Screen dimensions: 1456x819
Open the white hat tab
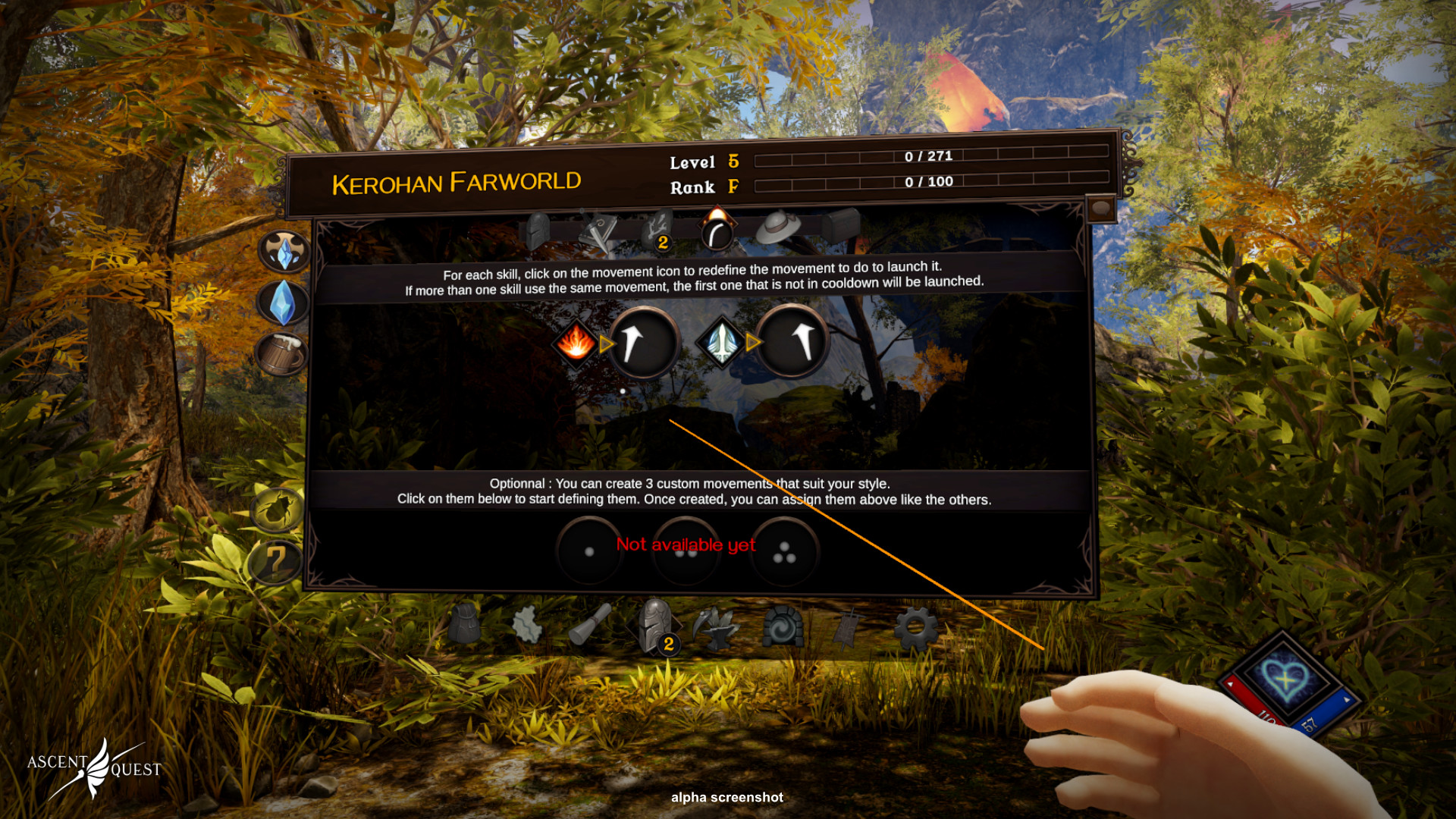[778, 228]
